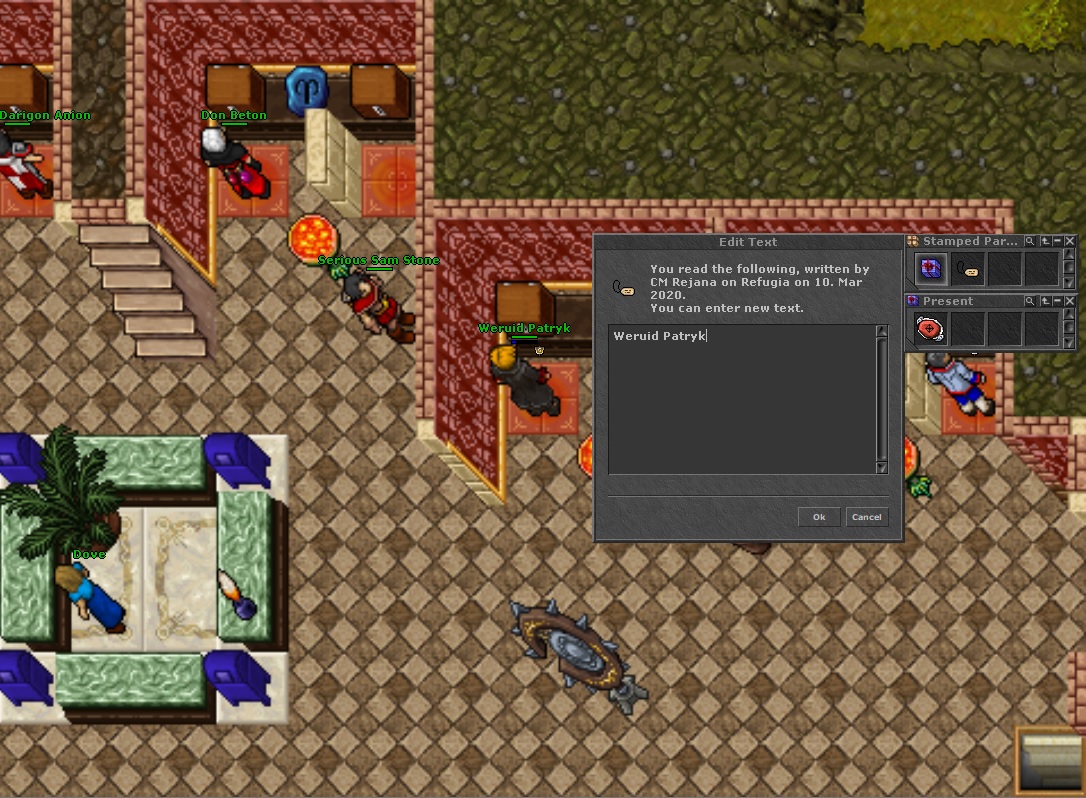Click the Edit Text scrollbar down arrow
This screenshot has height=798, width=1086.
point(881,467)
